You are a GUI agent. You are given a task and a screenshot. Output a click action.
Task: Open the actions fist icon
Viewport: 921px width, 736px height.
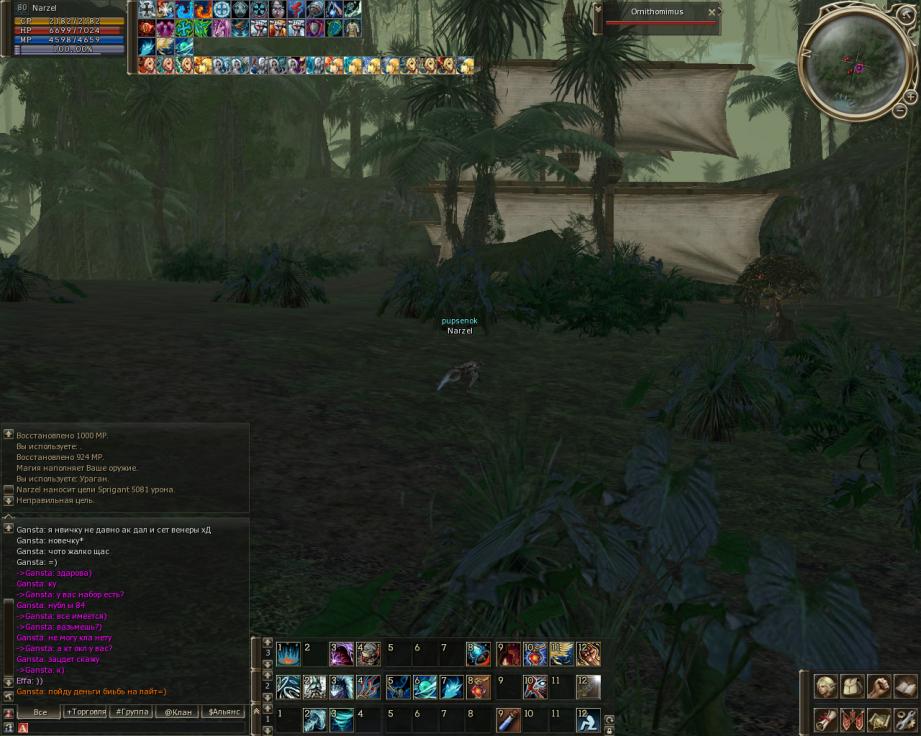(x=879, y=687)
